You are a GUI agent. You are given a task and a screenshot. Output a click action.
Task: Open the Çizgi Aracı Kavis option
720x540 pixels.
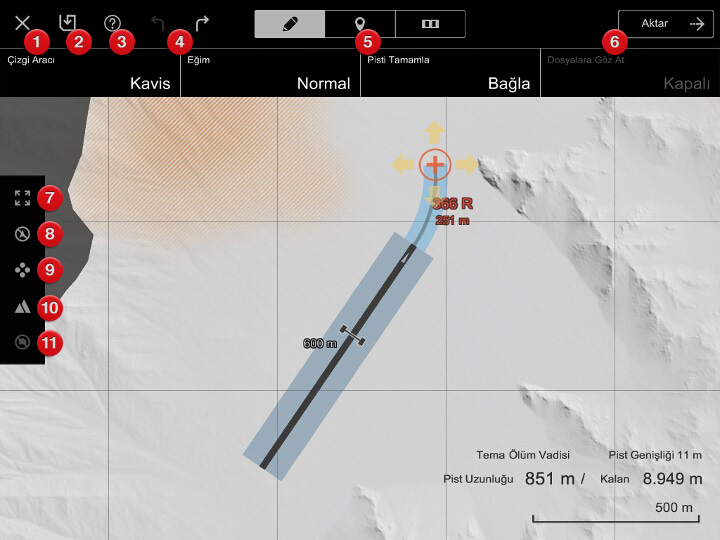90,74
